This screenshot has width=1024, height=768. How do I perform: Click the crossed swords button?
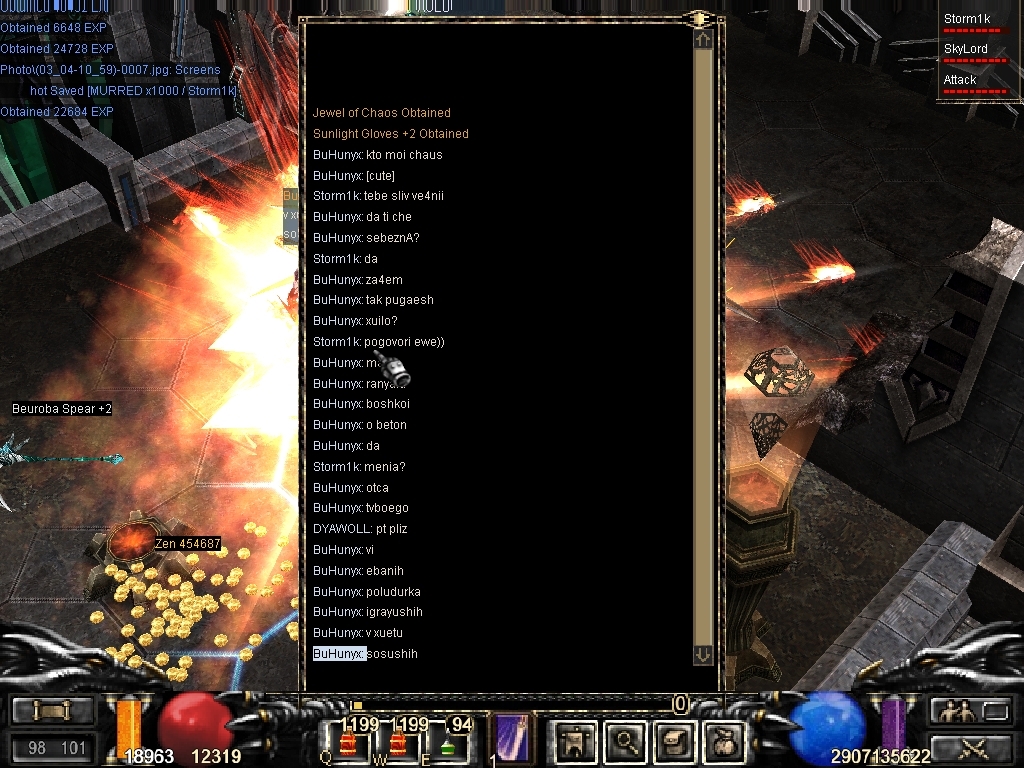(x=970, y=746)
